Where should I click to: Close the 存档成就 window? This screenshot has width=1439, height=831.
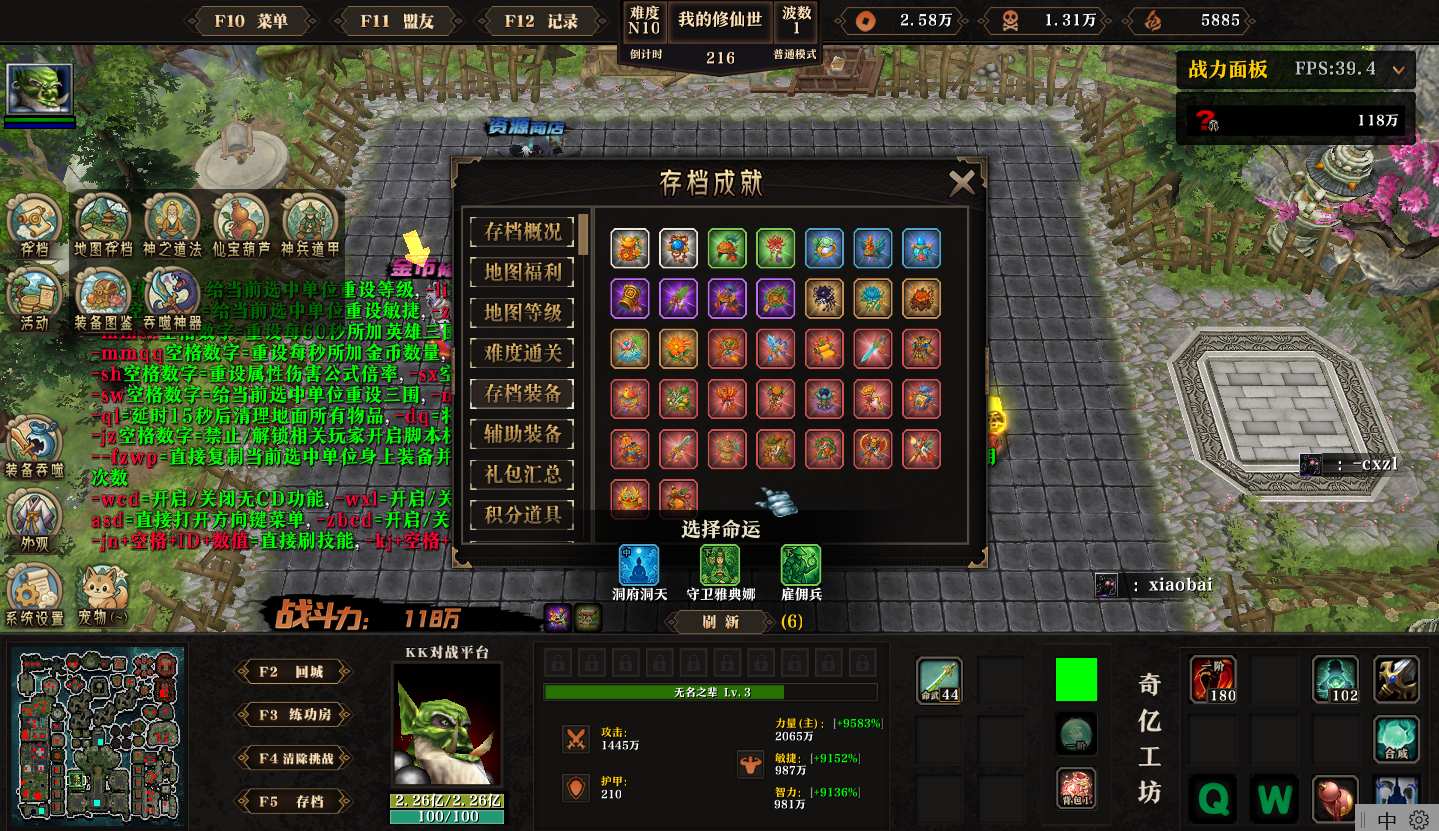pos(962,182)
